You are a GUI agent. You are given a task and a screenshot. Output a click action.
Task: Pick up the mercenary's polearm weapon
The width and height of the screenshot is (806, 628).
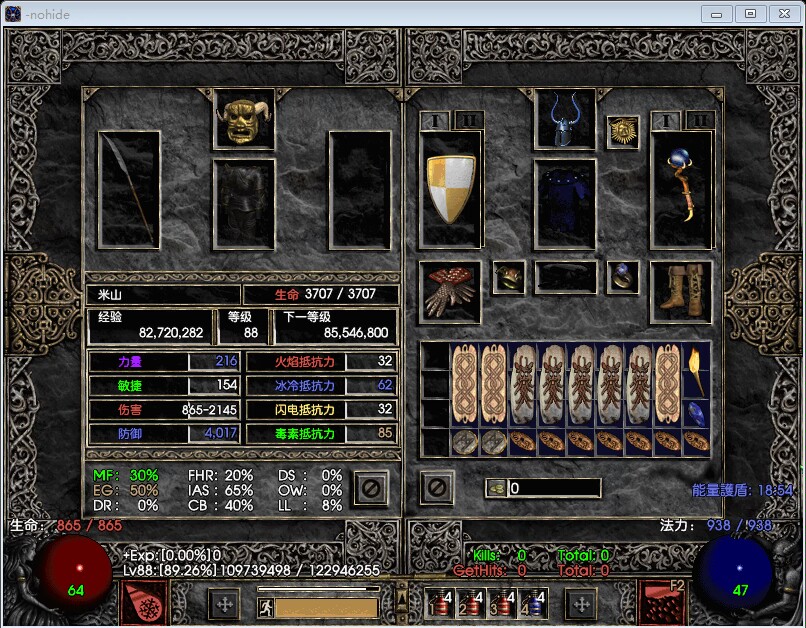click(129, 190)
